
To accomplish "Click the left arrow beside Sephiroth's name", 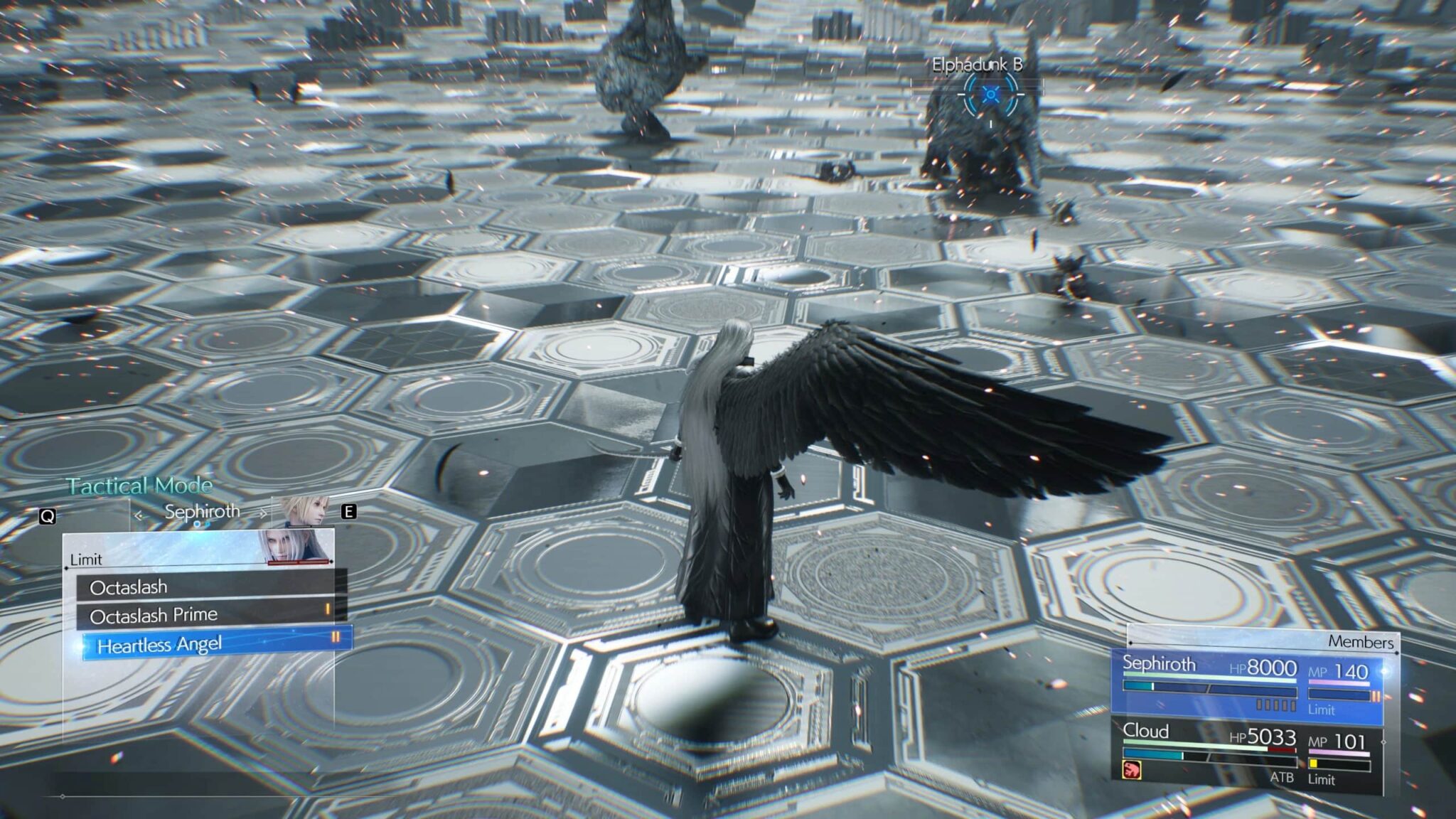I will pos(139,514).
